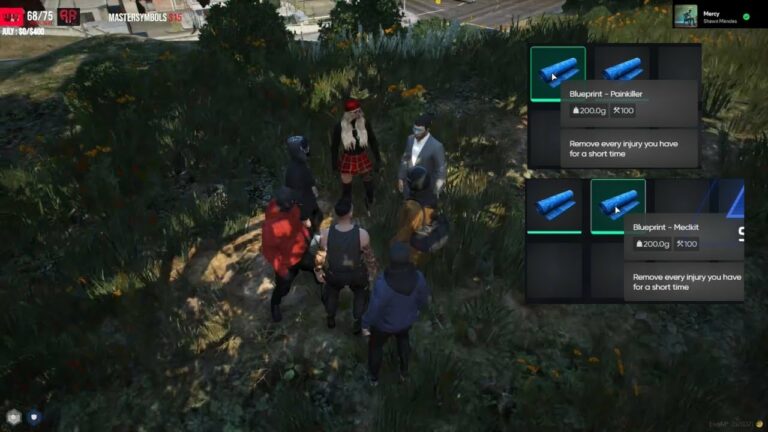Click the red RP logo badge
The height and width of the screenshot is (432, 768).
69,17
